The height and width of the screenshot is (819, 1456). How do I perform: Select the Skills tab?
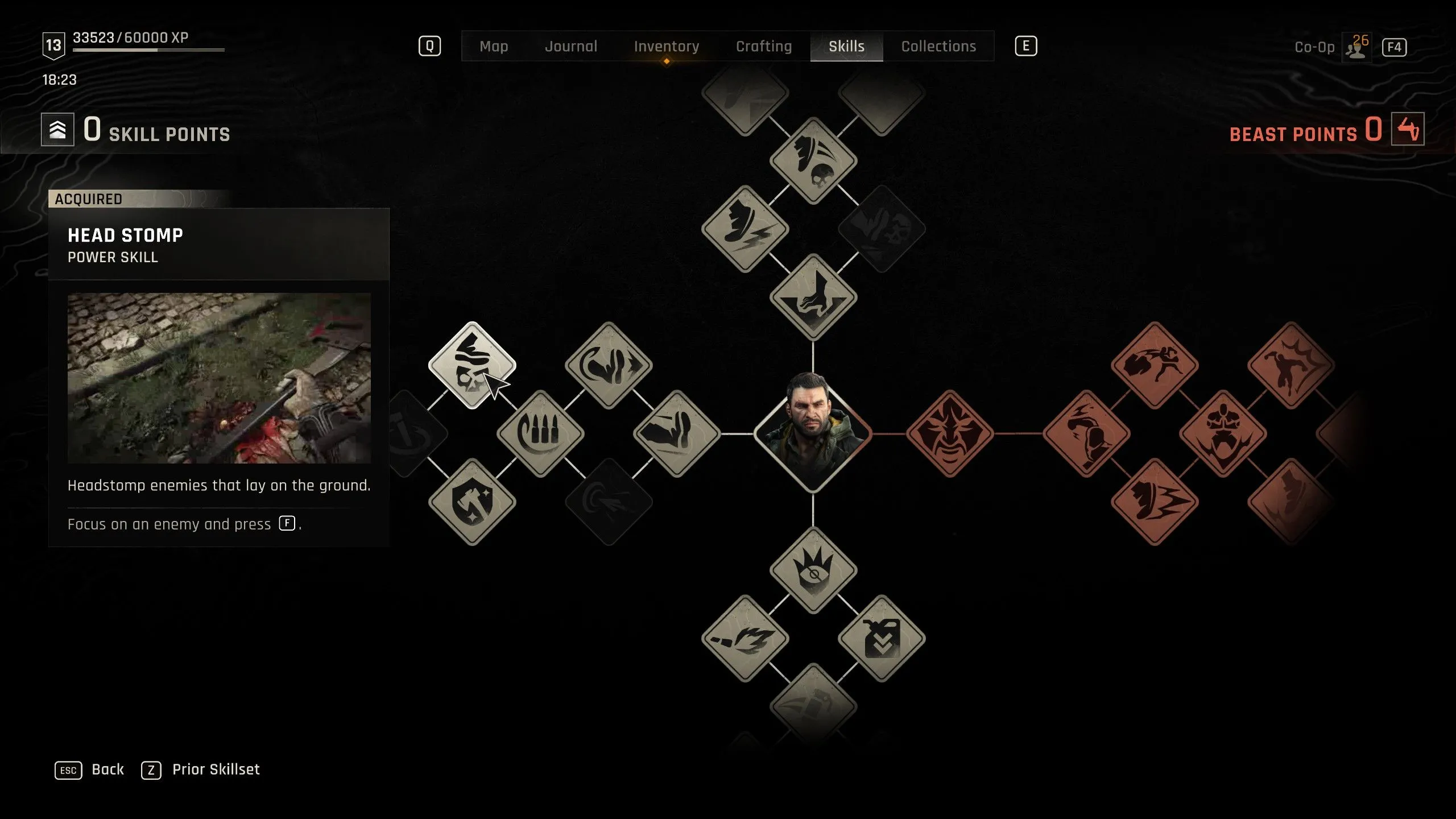point(846,46)
